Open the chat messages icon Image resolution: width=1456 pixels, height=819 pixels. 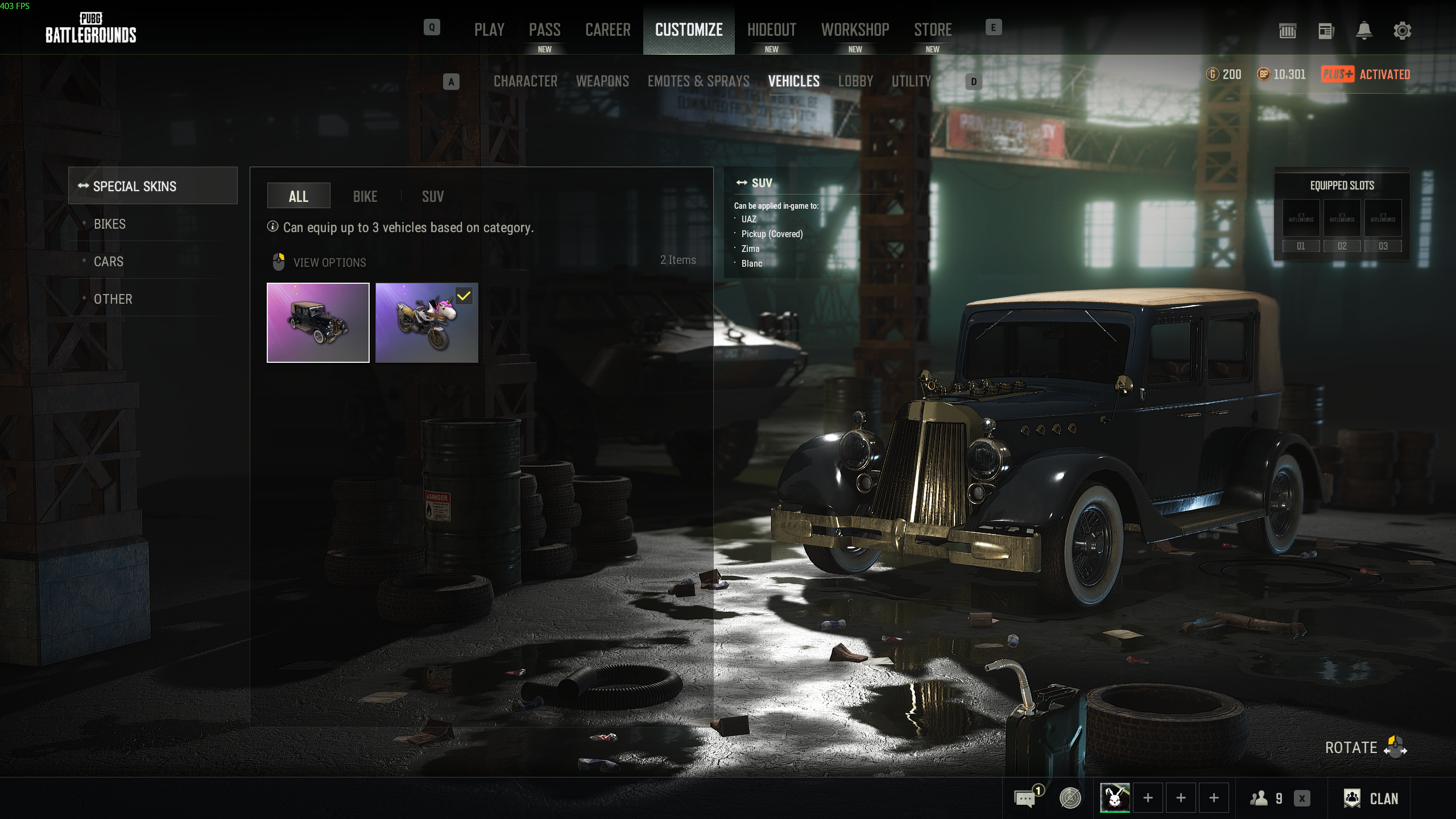1025,799
